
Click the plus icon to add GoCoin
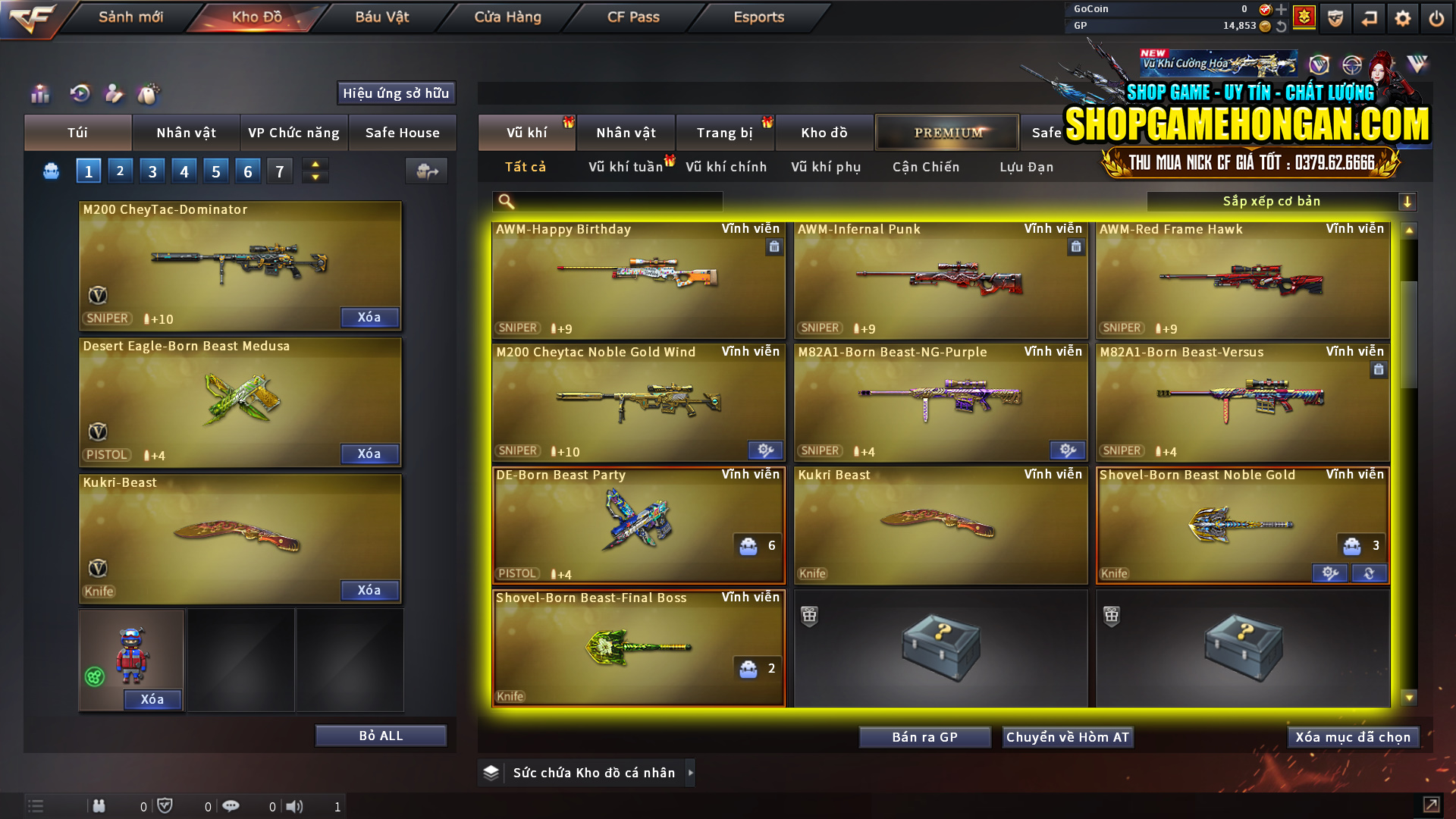[1282, 10]
